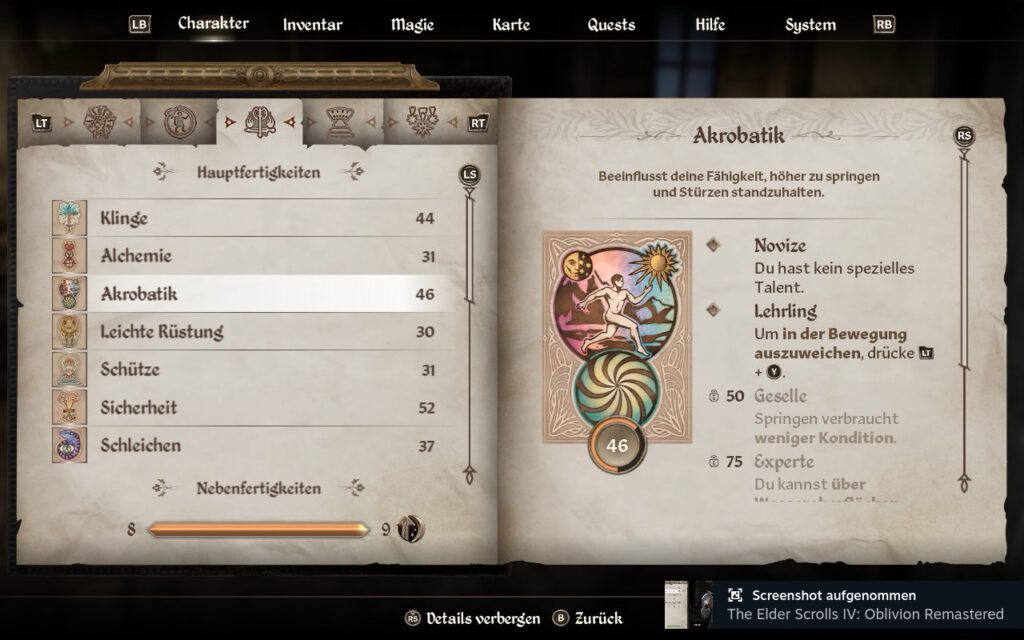Viewport: 1024px width, 640px height.
Task: Go to the System menu
Action: (810, 25)
